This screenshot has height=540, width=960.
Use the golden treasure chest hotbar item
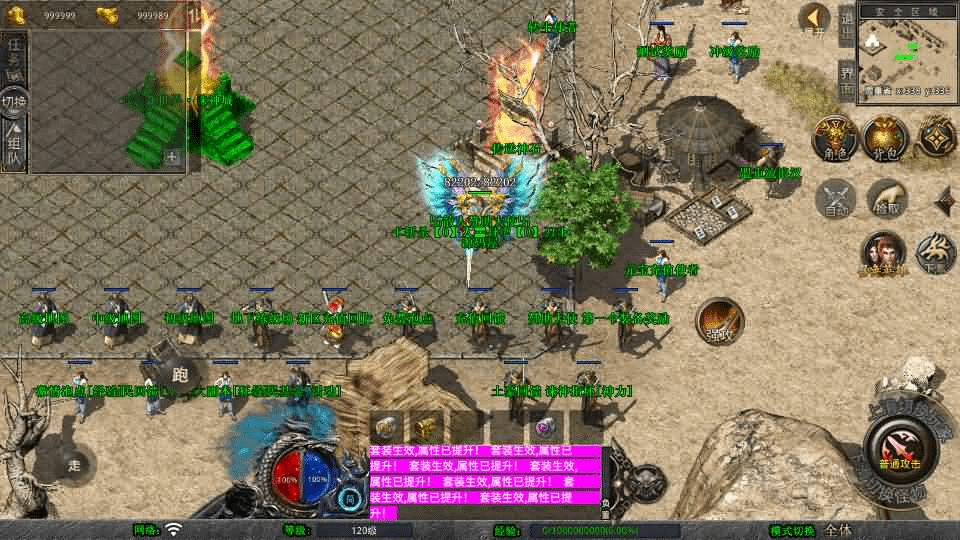tap(427, 427)
